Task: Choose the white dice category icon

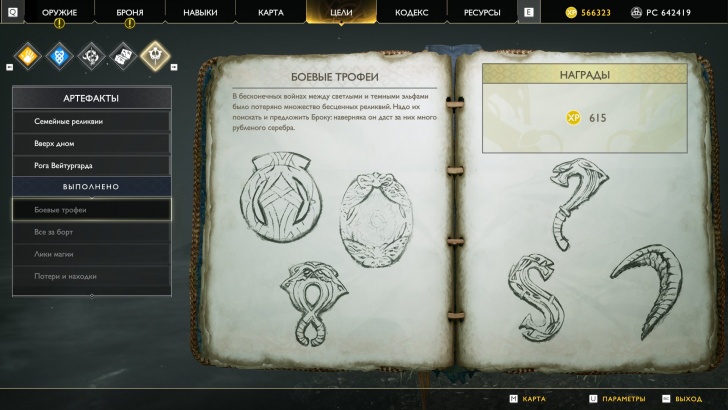Action: 122,54
